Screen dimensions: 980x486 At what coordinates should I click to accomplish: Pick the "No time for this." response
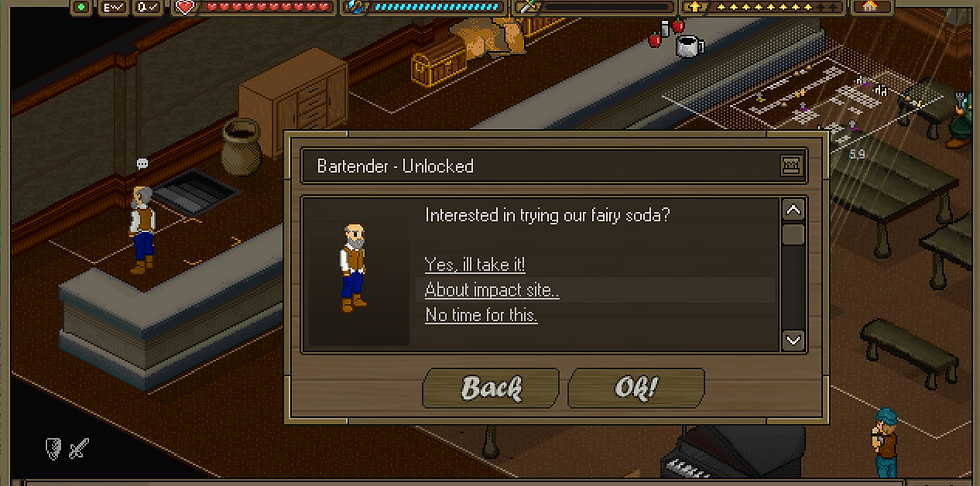click(481, 315)
